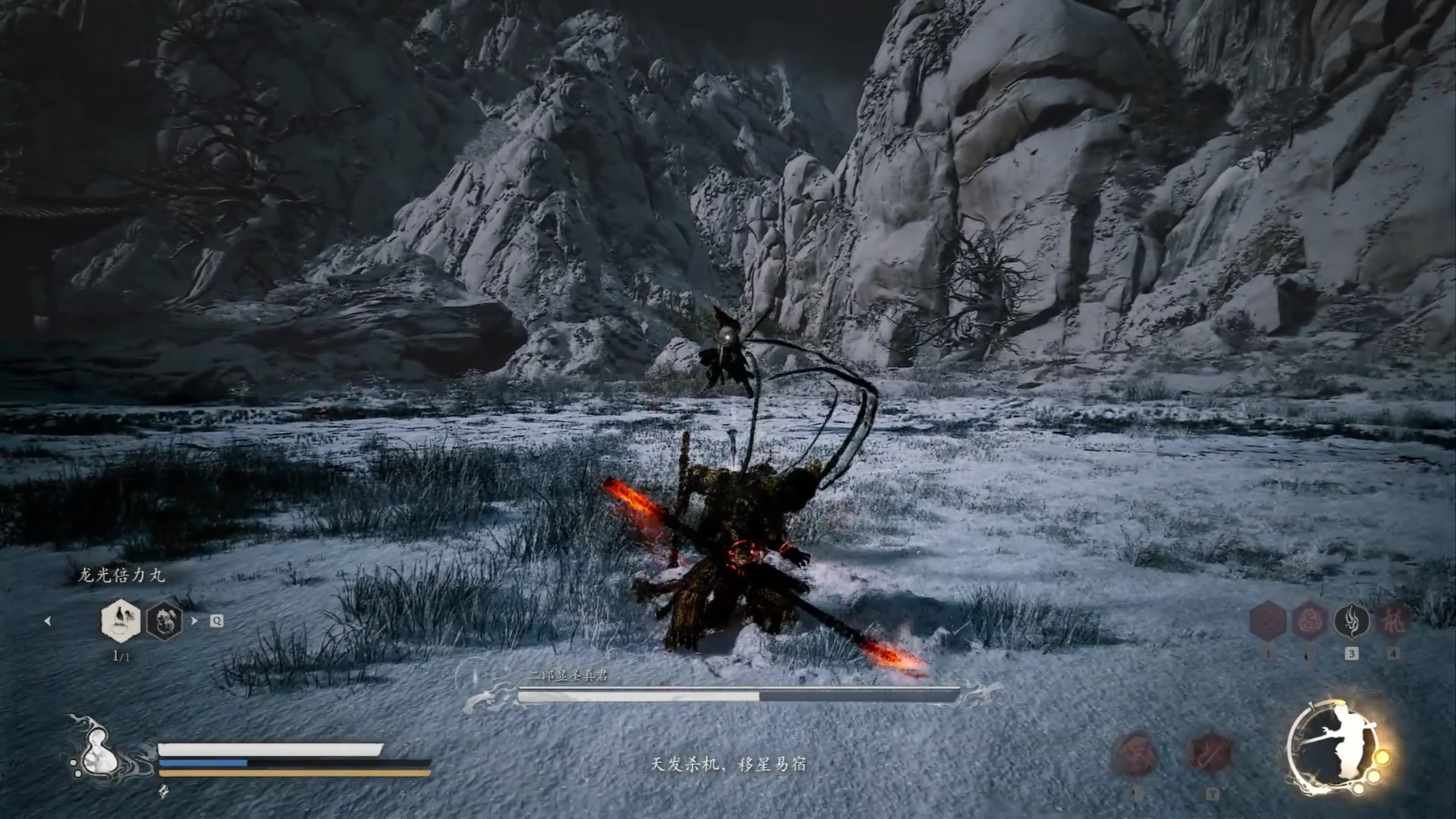The width and height of the screenshot is (1456, 819).
Task: Activate the red staff-and-hook skill icon
Action: coord(1211,753)
